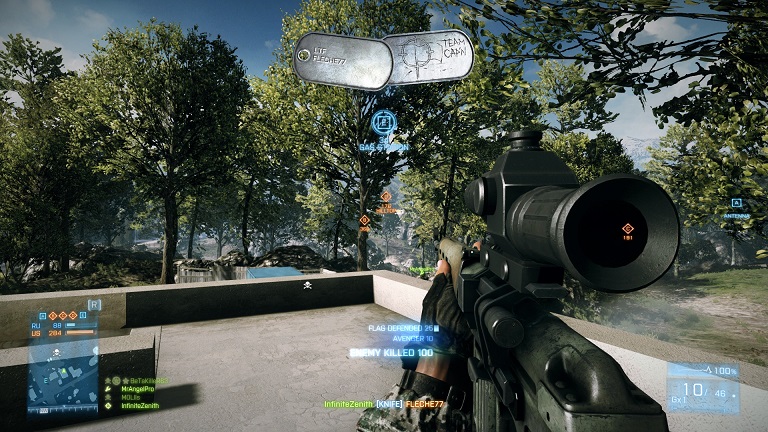This screenshot has height=432, width=768.
Task: Select the Antenna objective marker
Action: tap(736, 203)
